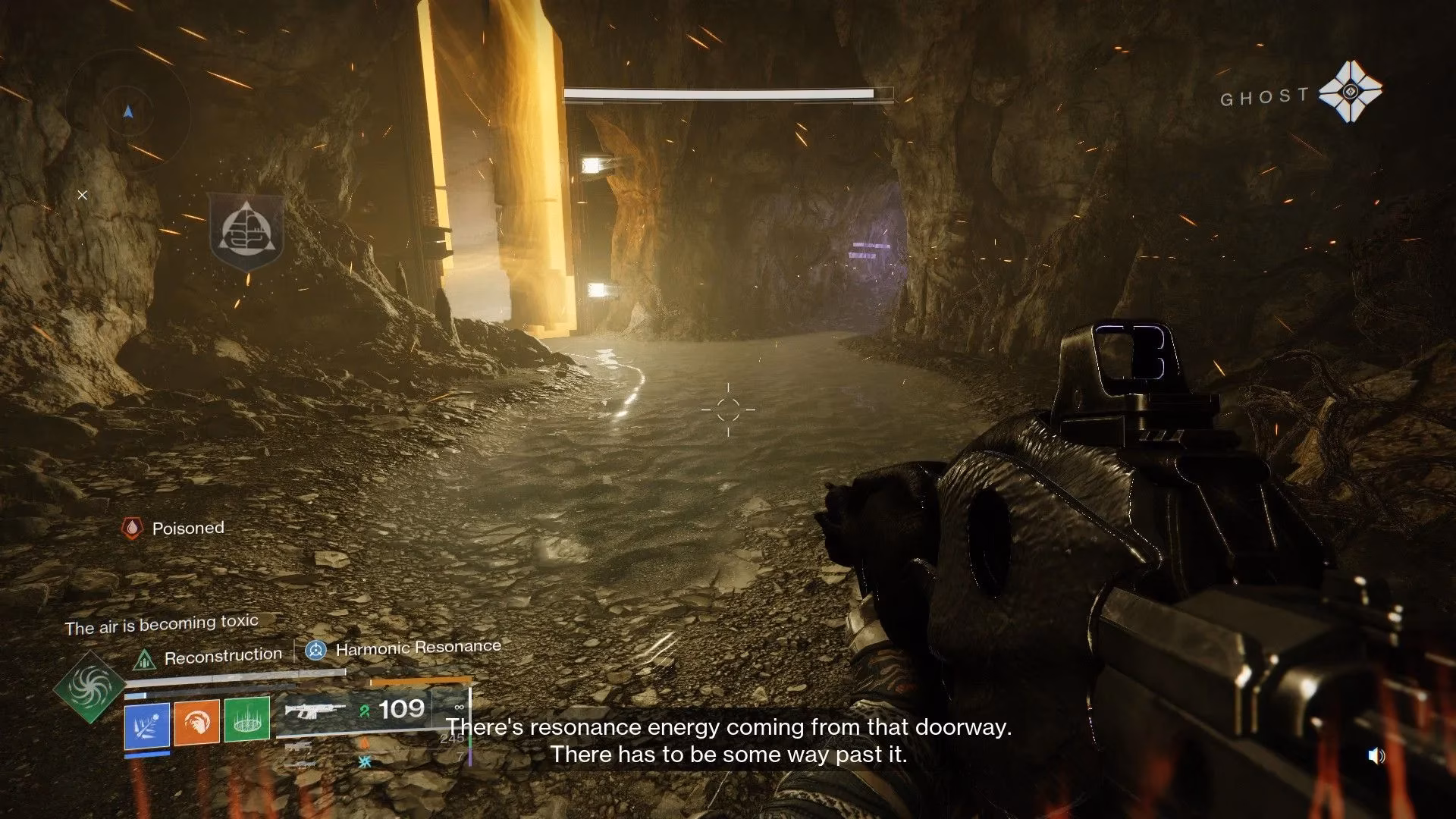Select the GHOST label in the top right
The width and height of the screenshot is (1456, 819).
(1265, 96)
